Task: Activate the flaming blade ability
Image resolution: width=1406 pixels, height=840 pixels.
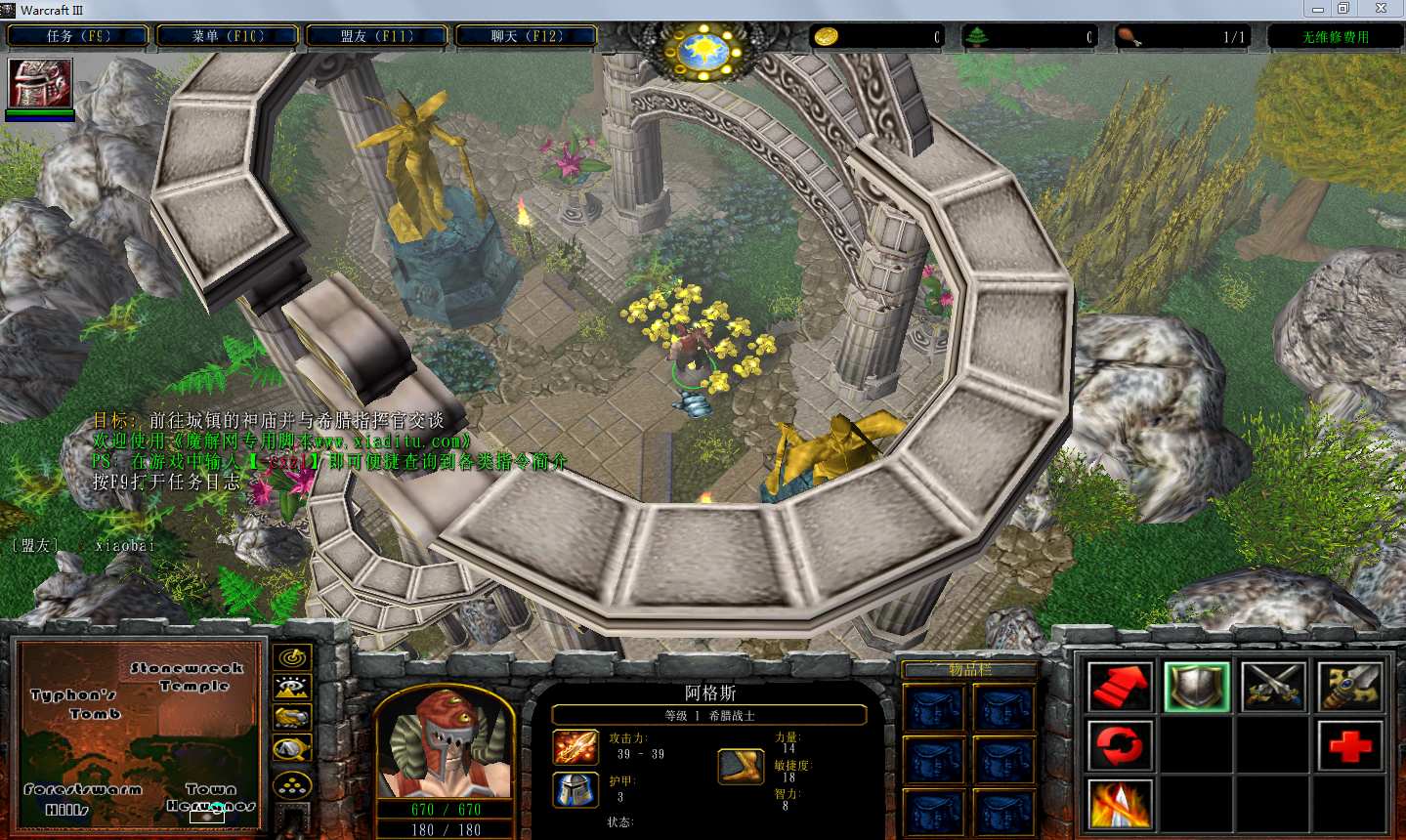Action: [1120, 806]
